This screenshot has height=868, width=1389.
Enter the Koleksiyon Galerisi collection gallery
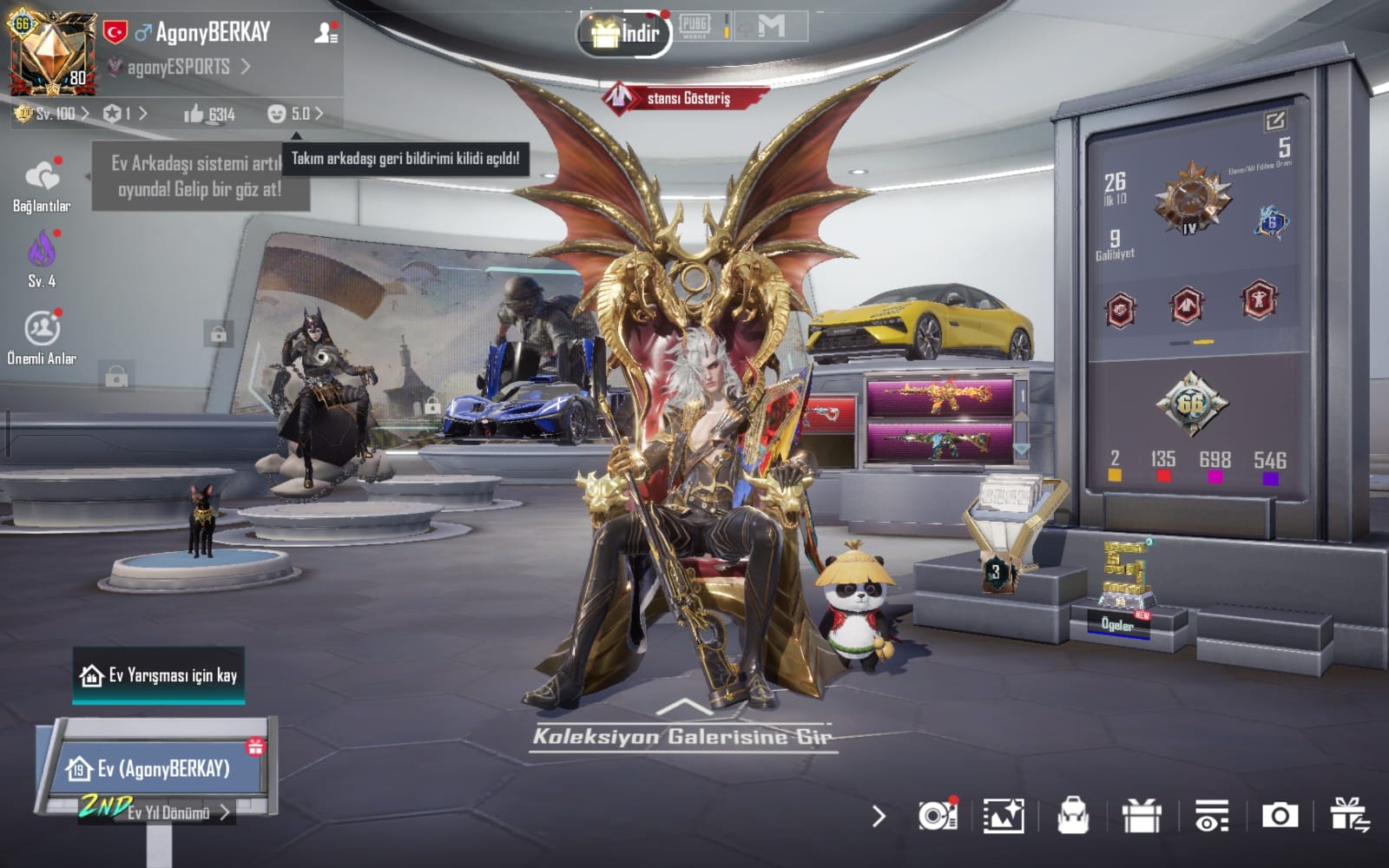pyautogui.click(x=683, y=735)
